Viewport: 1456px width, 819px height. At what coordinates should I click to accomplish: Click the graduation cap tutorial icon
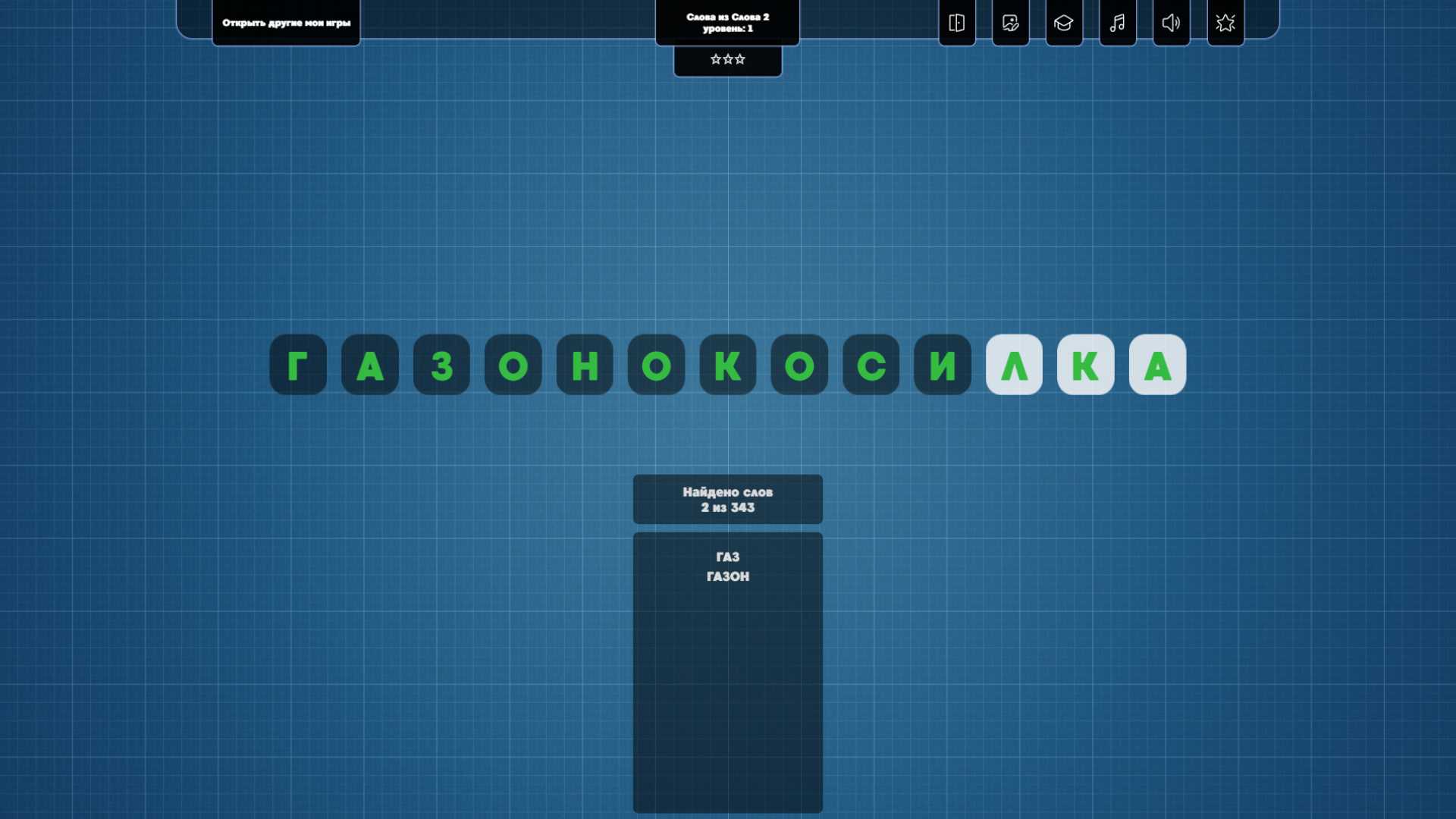pos(1064,23)
